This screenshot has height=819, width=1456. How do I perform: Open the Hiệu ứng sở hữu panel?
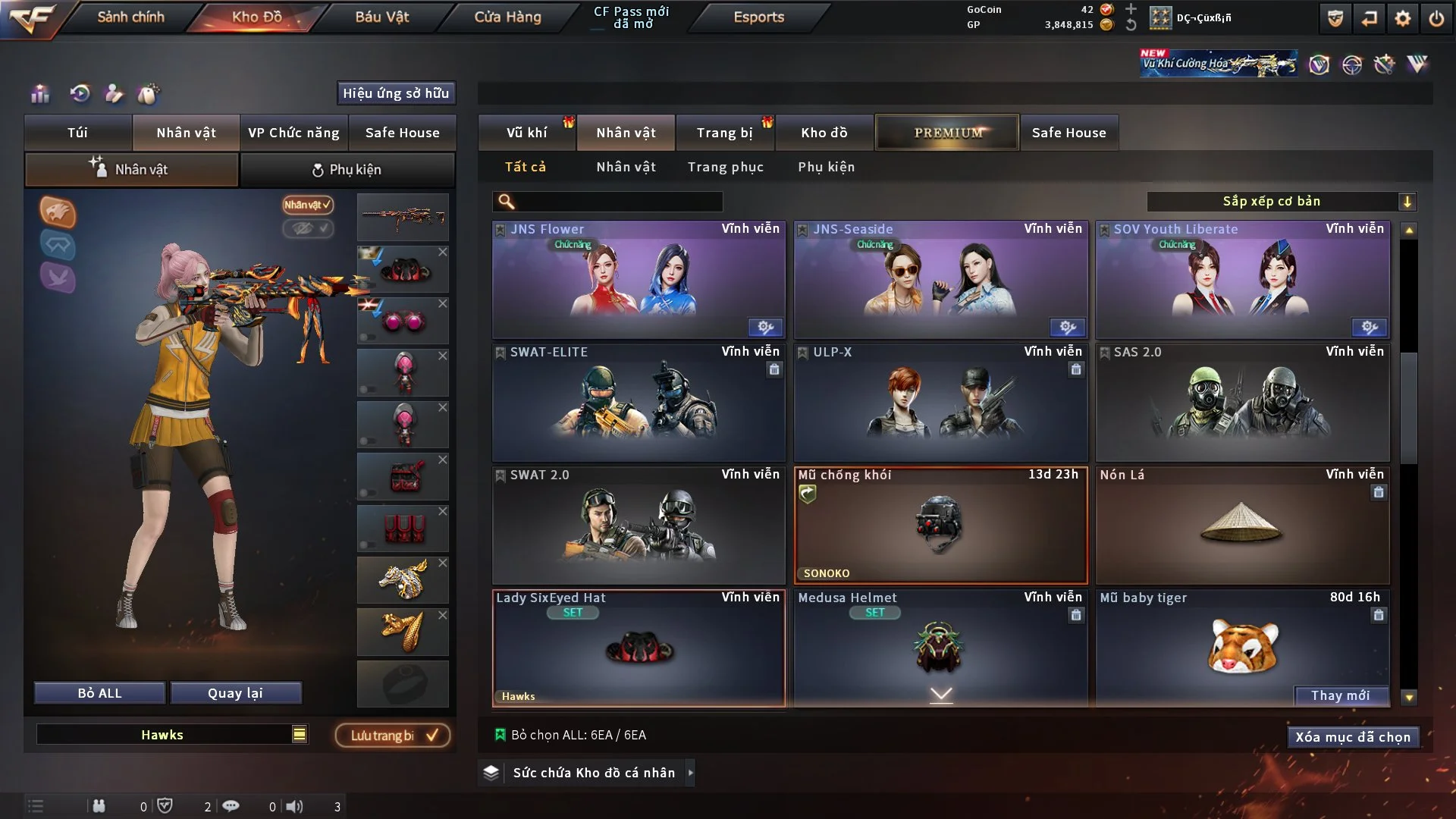click(396, 93)
